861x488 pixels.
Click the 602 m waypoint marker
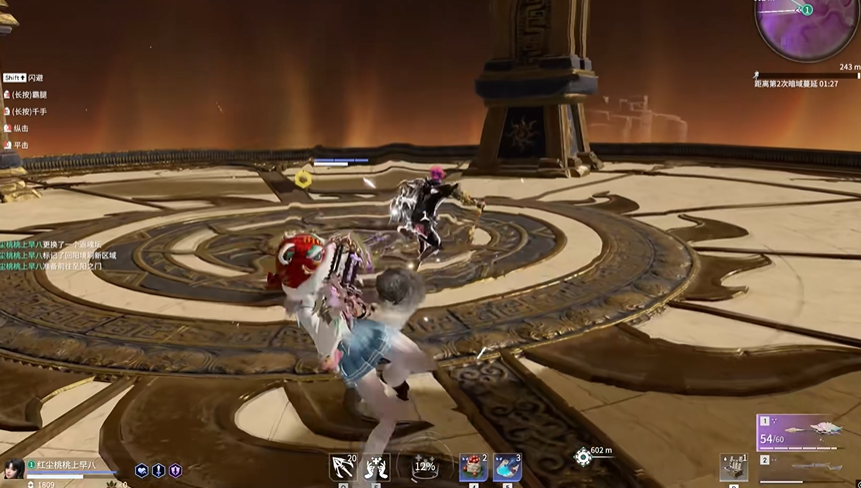pos(583,457)
